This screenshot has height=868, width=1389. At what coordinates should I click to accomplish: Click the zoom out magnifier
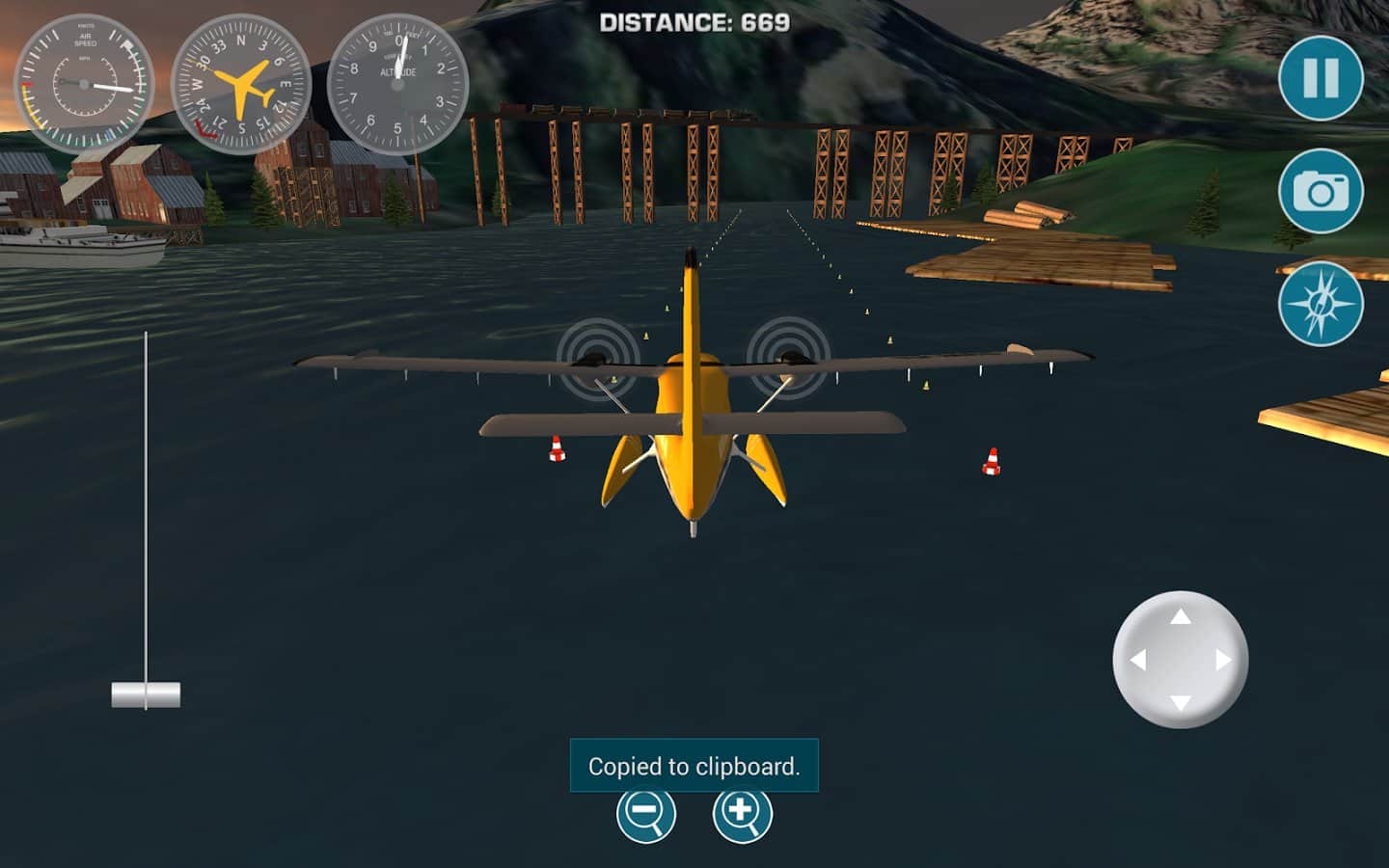(645, 813)
